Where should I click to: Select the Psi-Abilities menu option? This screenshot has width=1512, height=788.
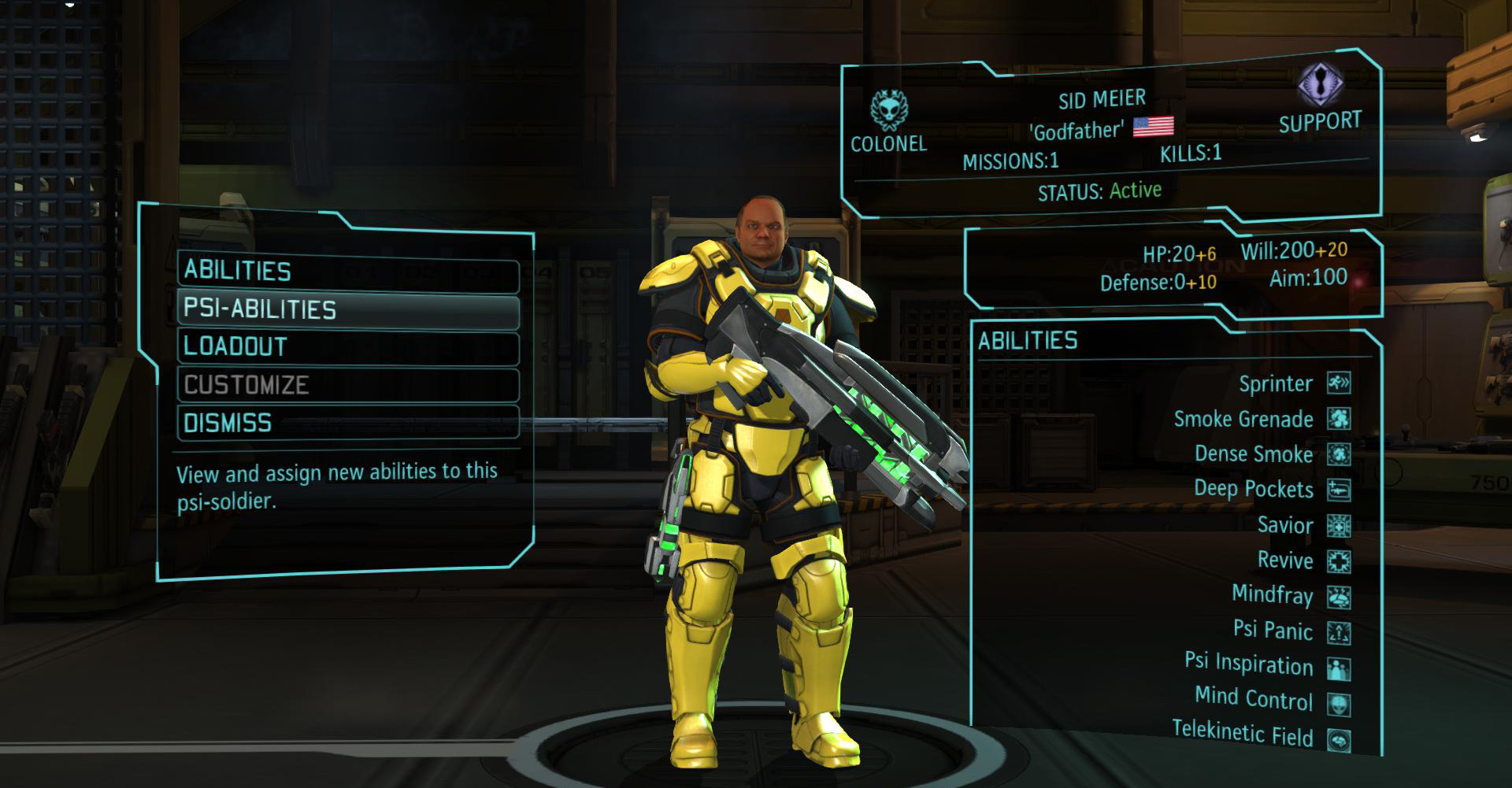point(347,310)
